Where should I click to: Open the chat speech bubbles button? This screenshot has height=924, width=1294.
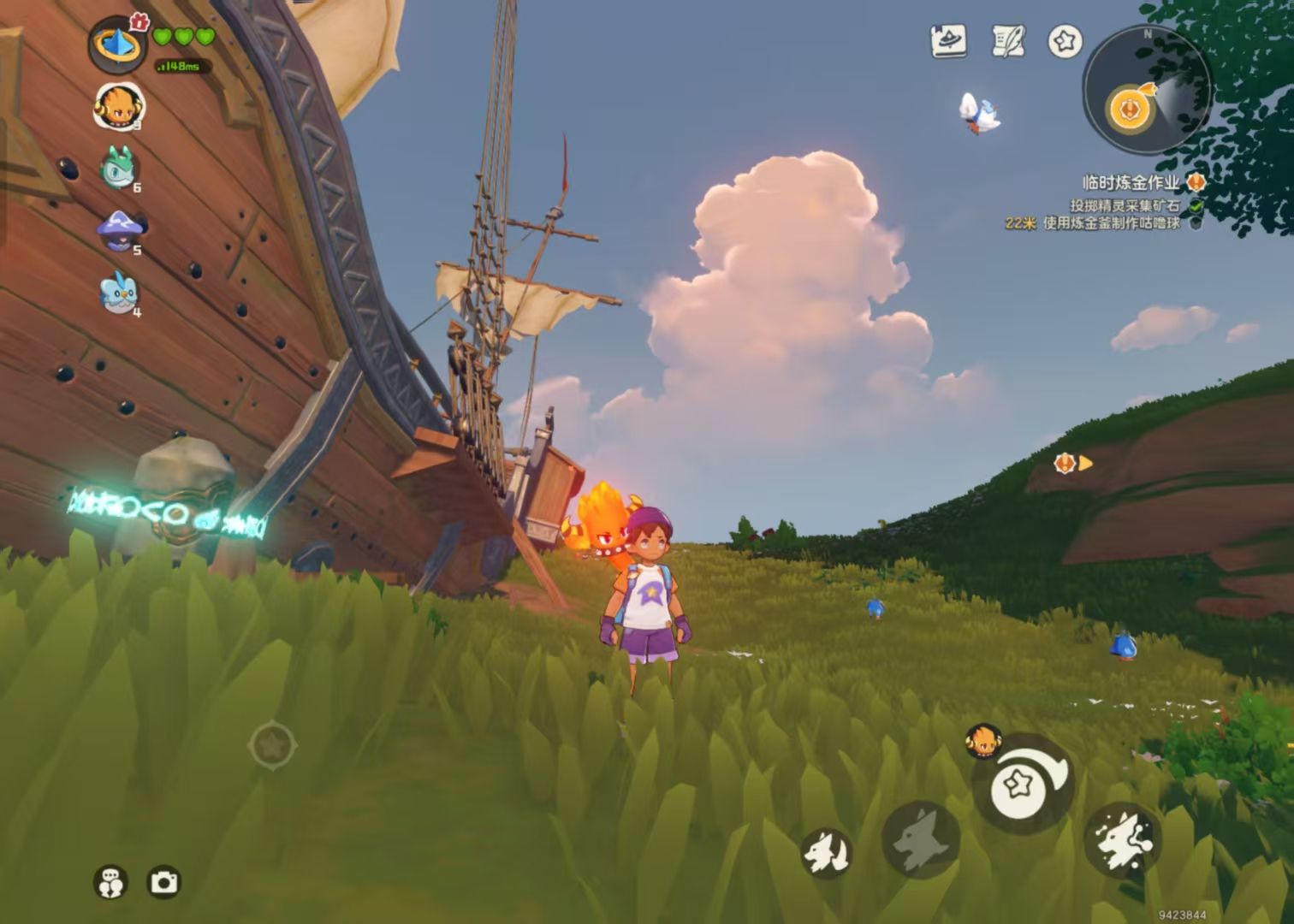point(110,882)
